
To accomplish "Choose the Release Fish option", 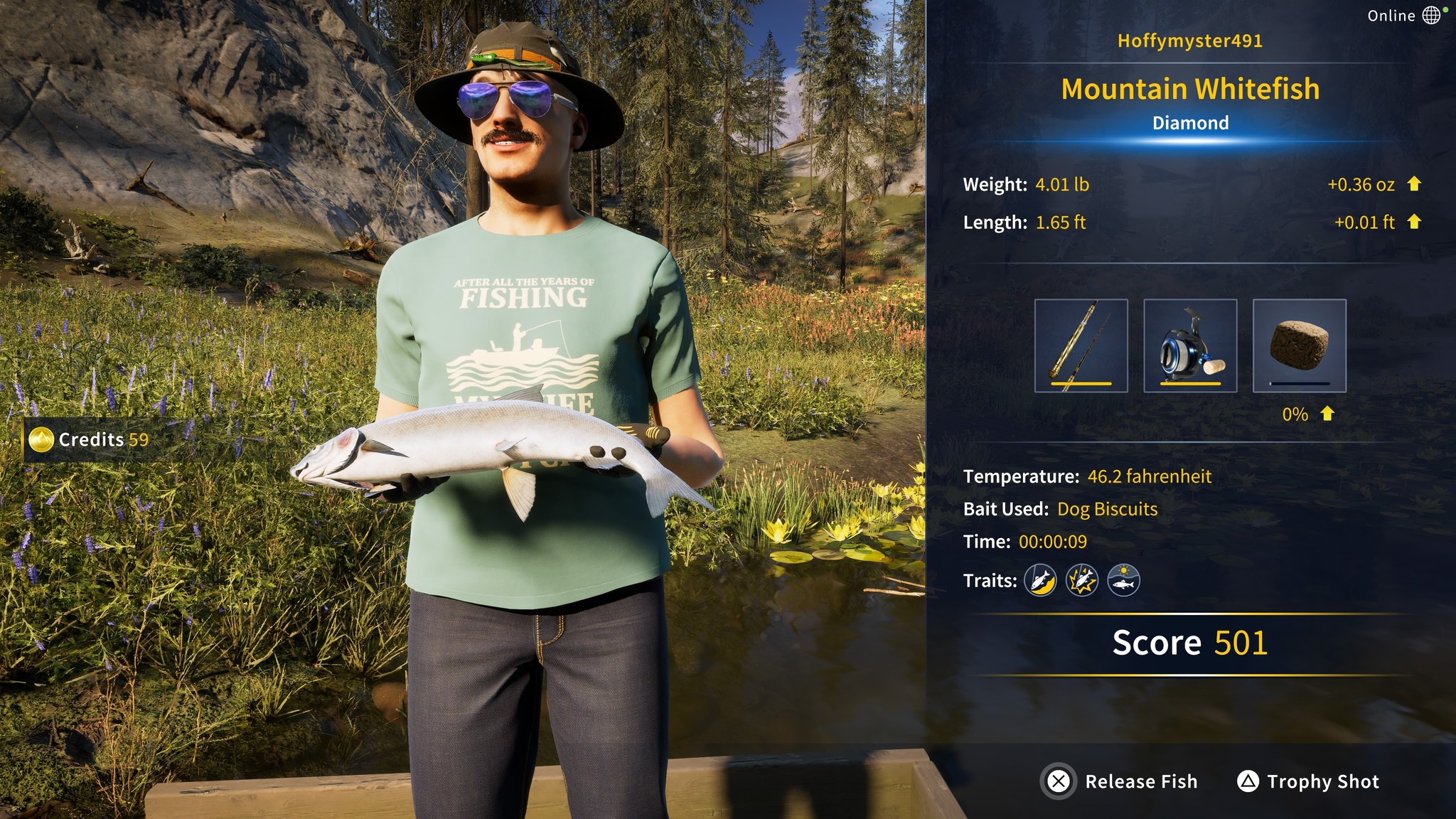I will coord(1120,781).
